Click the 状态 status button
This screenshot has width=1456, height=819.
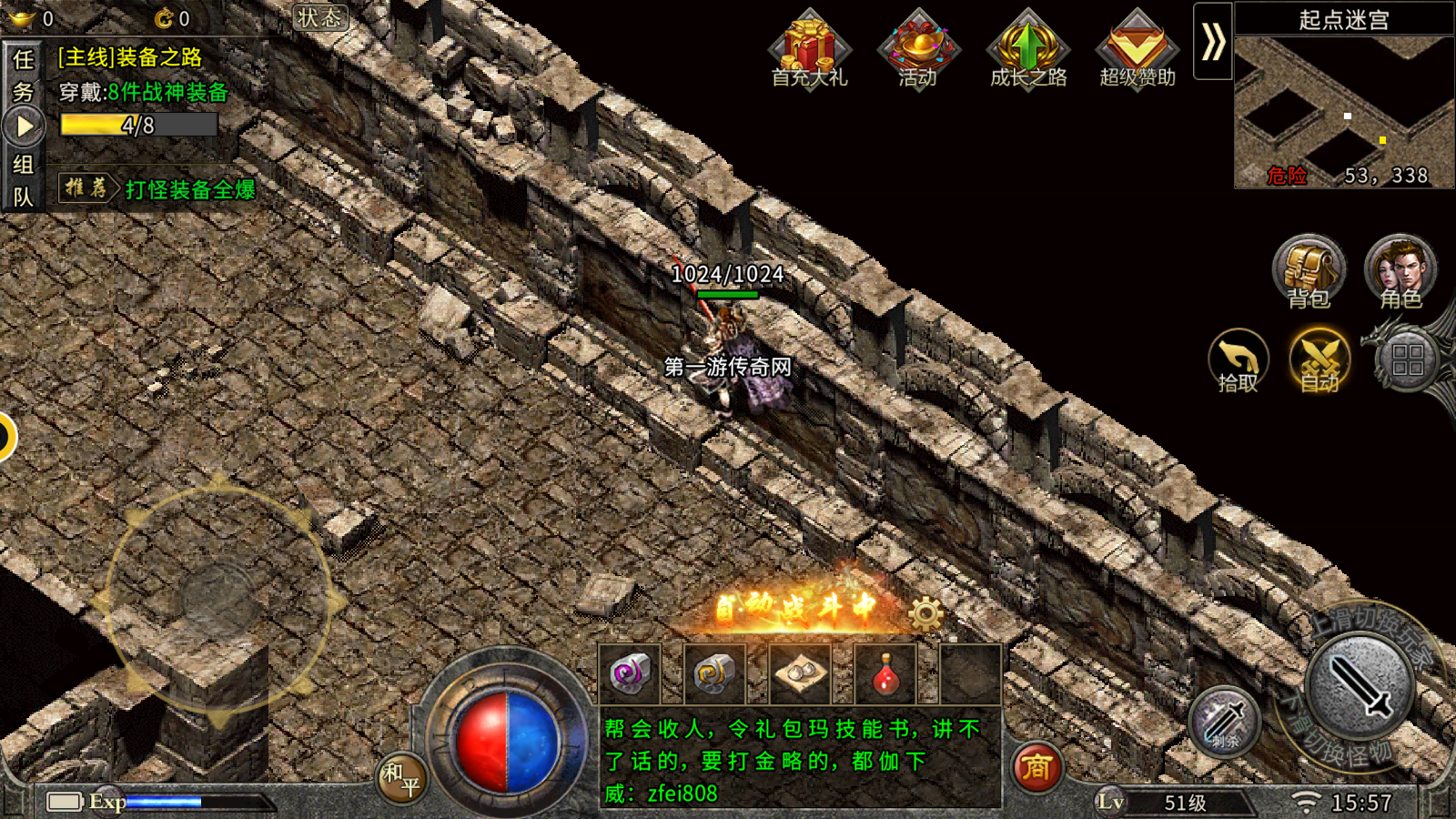point(320,17)
